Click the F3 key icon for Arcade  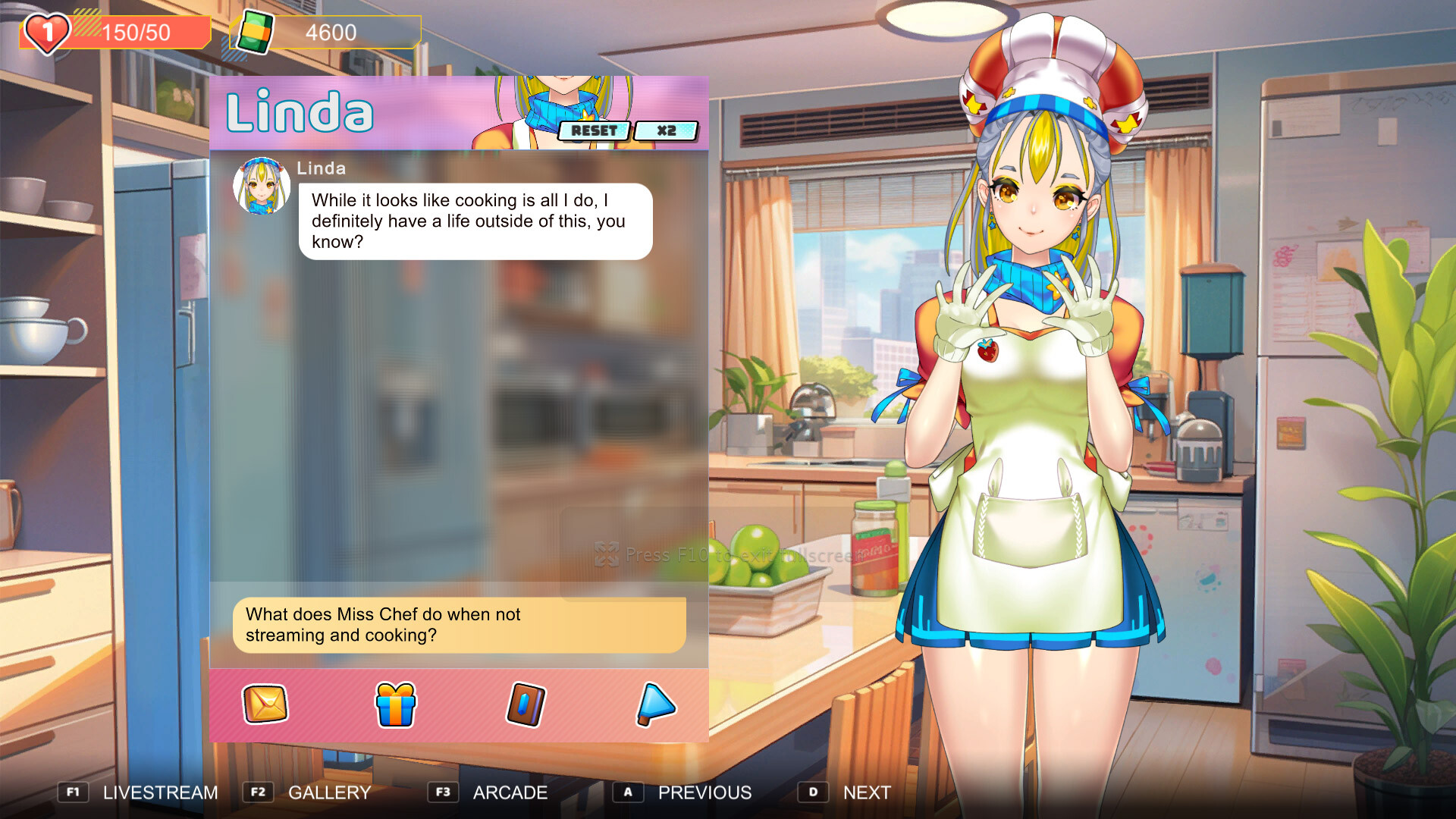point(444,792)
